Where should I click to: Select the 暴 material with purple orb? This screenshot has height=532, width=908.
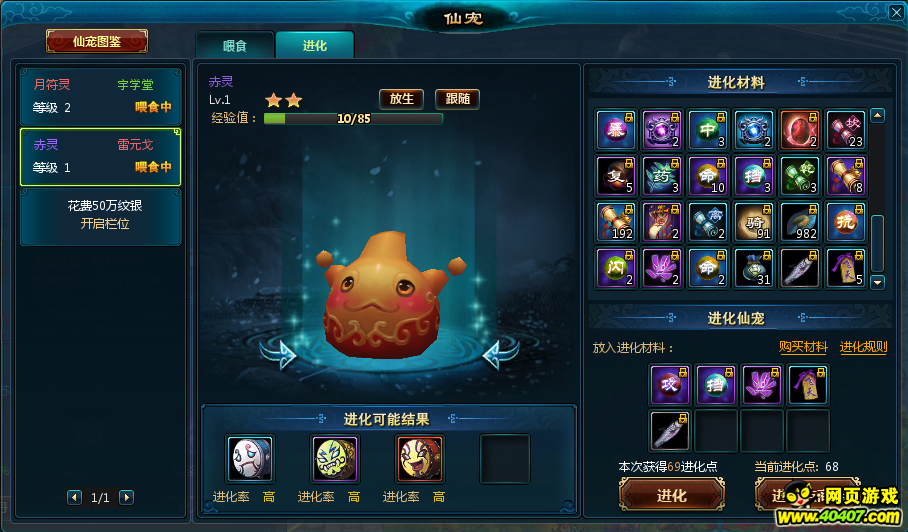[615, 129]
